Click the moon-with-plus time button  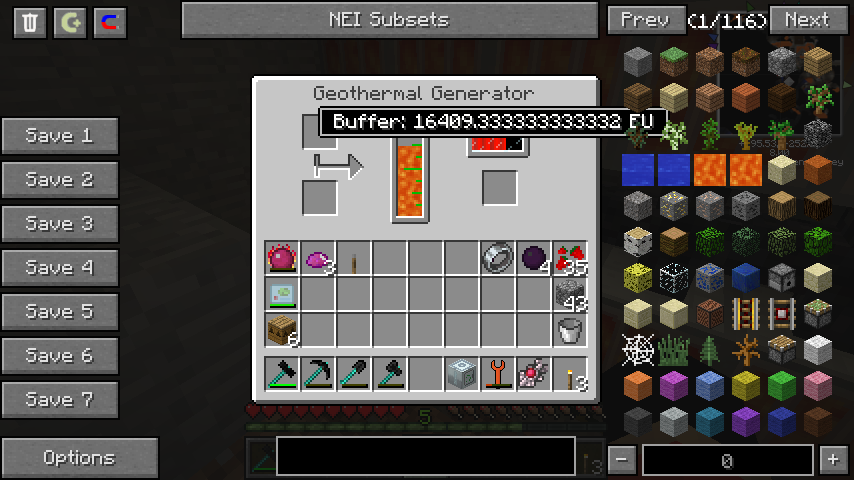click(70, 23)
